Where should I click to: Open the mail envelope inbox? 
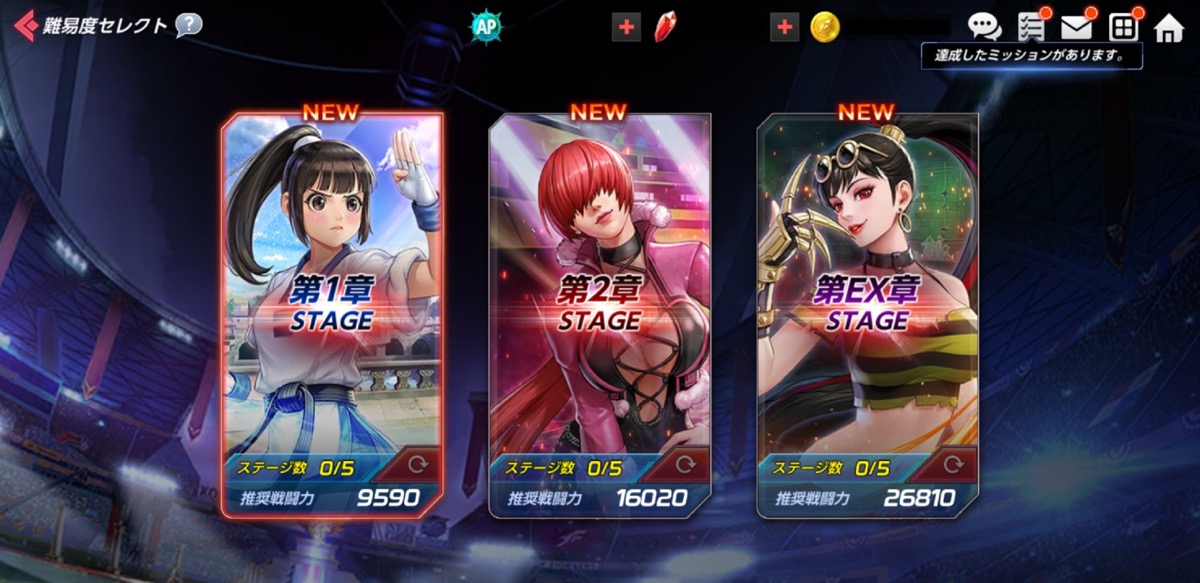tap(1076, 27)
